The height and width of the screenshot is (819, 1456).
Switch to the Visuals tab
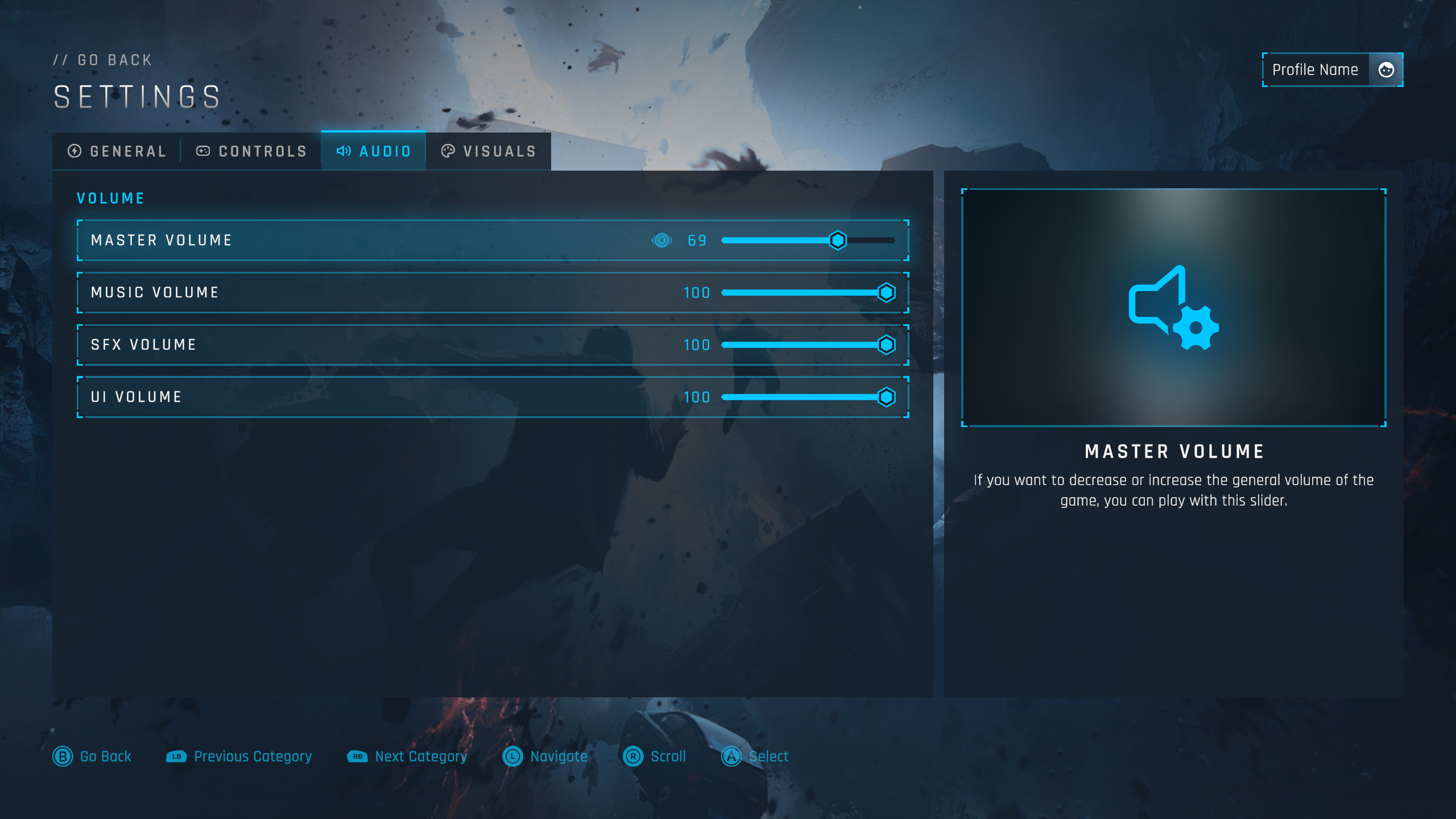point(489,151)
